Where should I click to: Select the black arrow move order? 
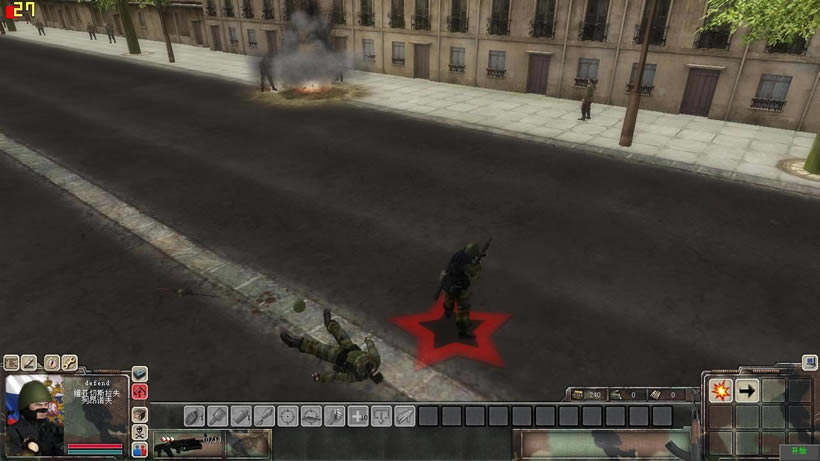[x=747, y=391]
